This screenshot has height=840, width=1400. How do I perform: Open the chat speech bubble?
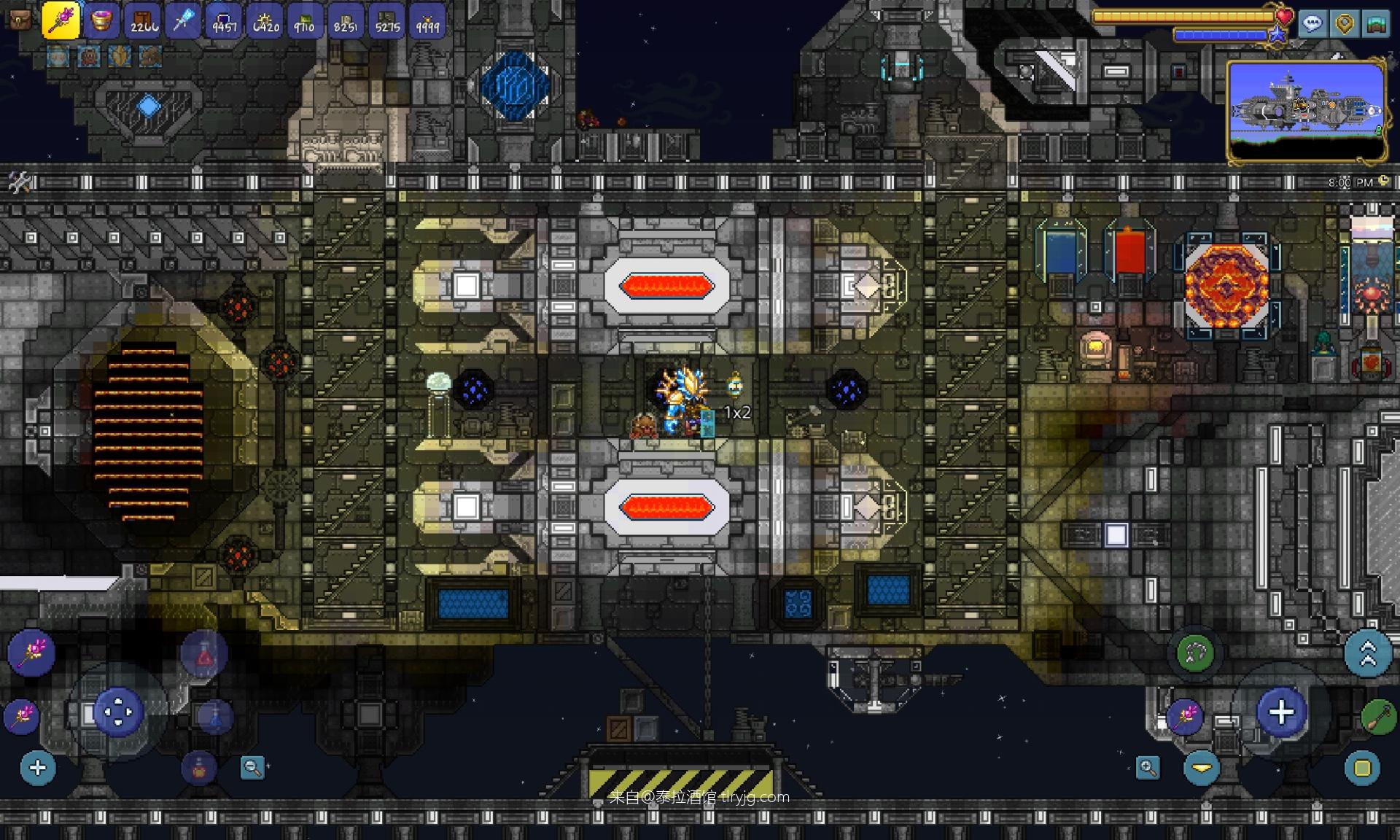(1312, 24)
